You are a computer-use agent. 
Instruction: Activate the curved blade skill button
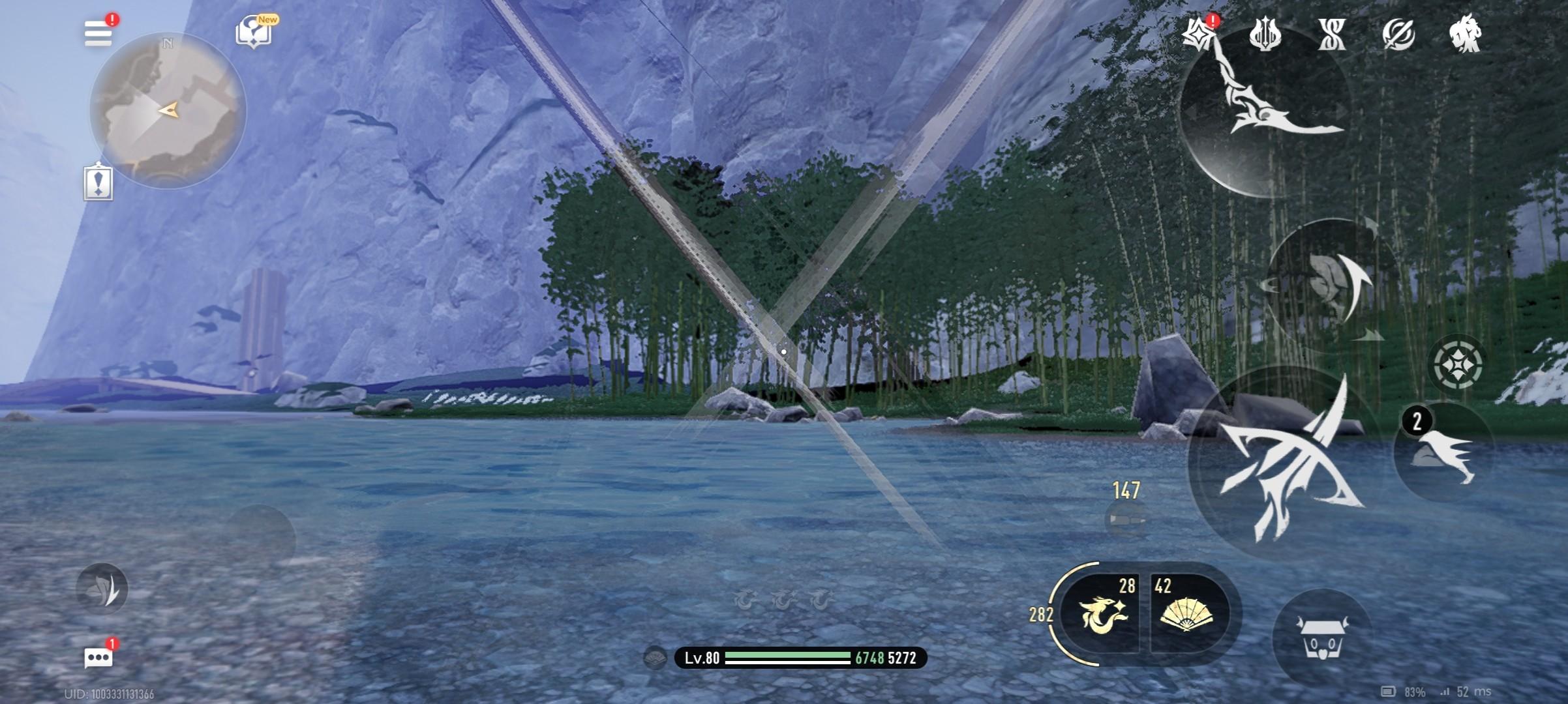[x=1265, y=111]
